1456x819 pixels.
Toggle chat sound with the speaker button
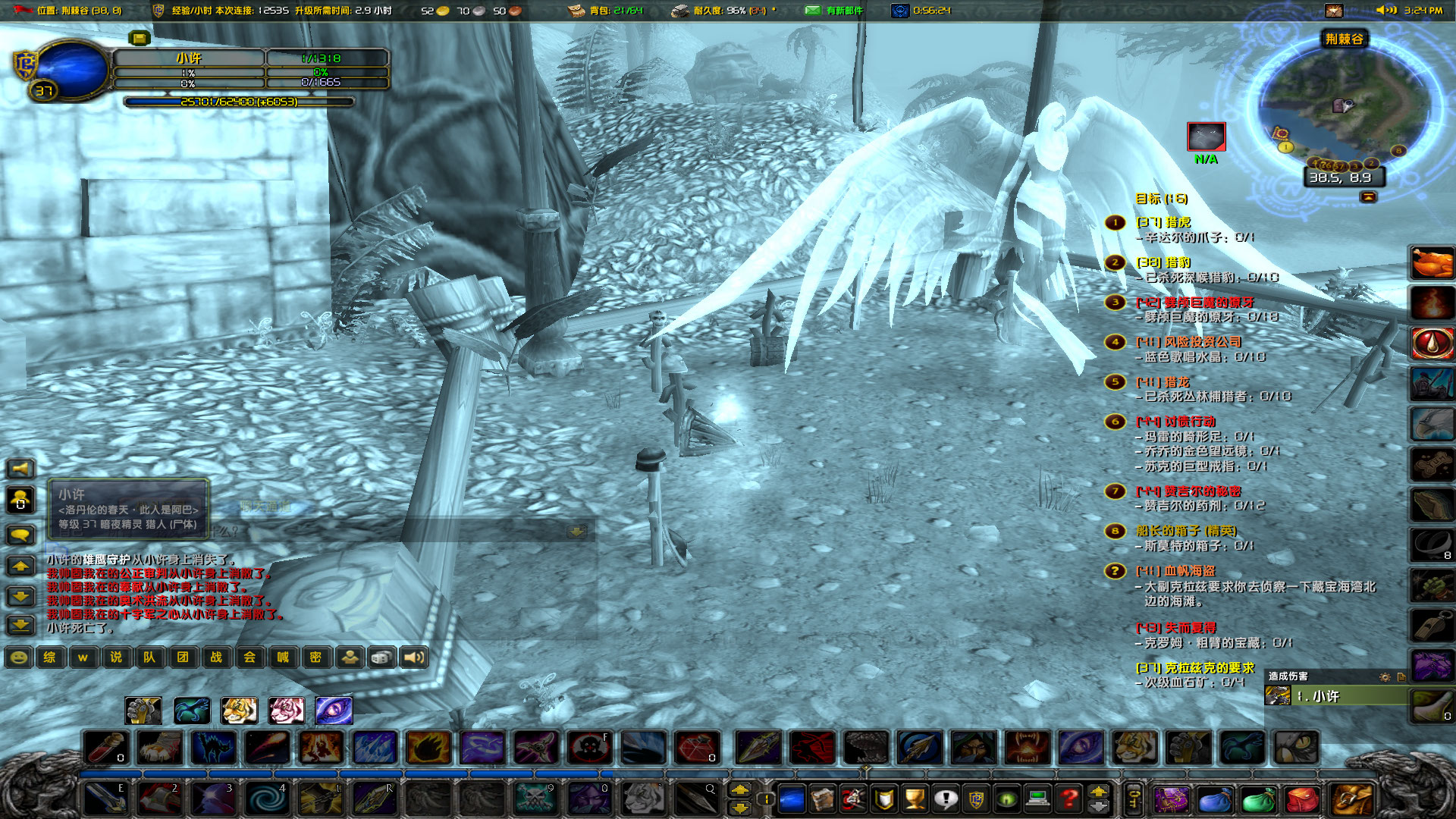pos(413,657)
